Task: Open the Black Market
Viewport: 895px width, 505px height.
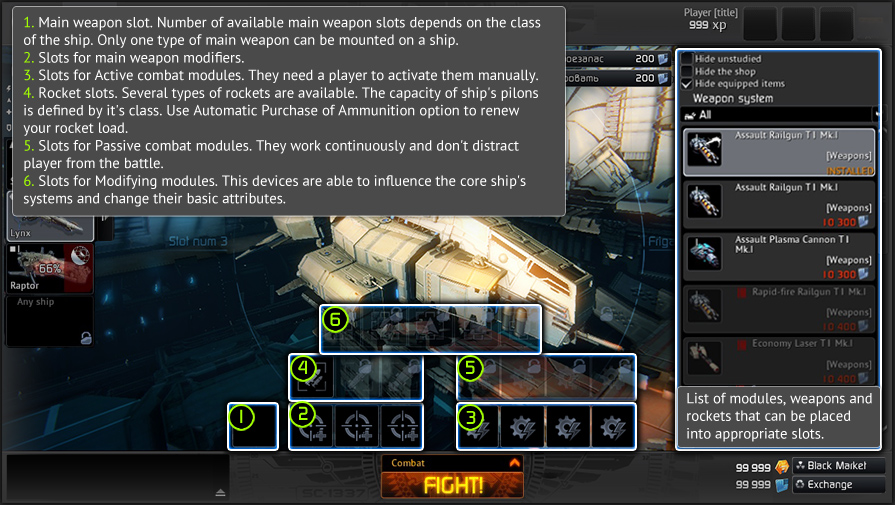Action: 837,466
